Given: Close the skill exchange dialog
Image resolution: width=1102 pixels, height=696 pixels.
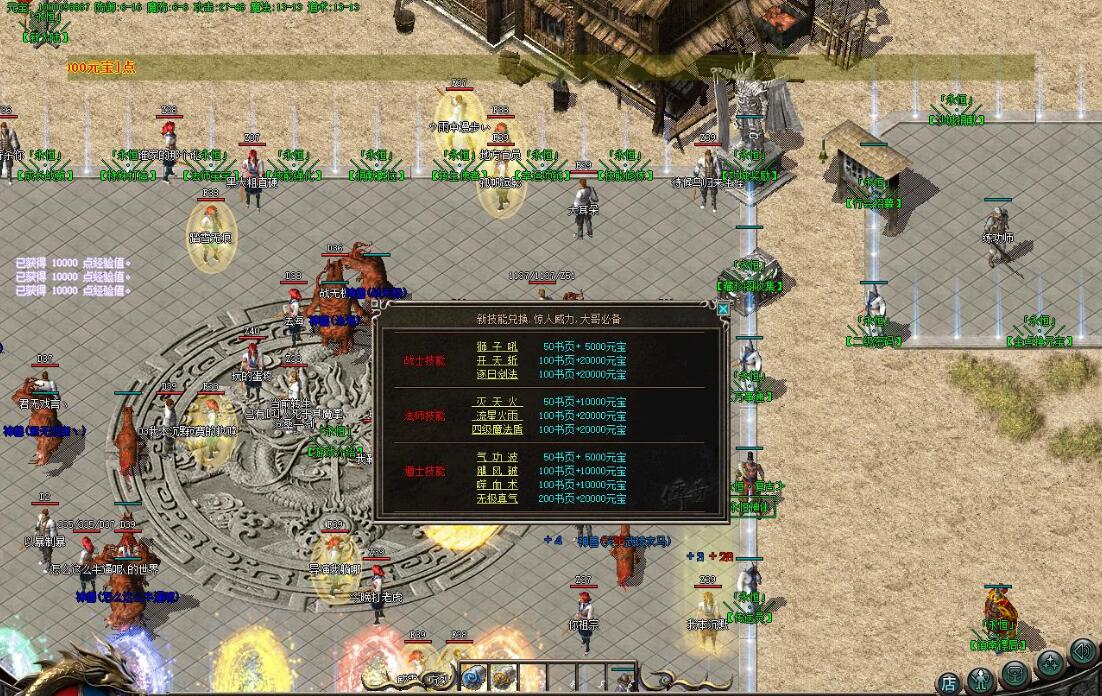Looking at the screenshot, I should pyautogui.click(x=724, y=310).
